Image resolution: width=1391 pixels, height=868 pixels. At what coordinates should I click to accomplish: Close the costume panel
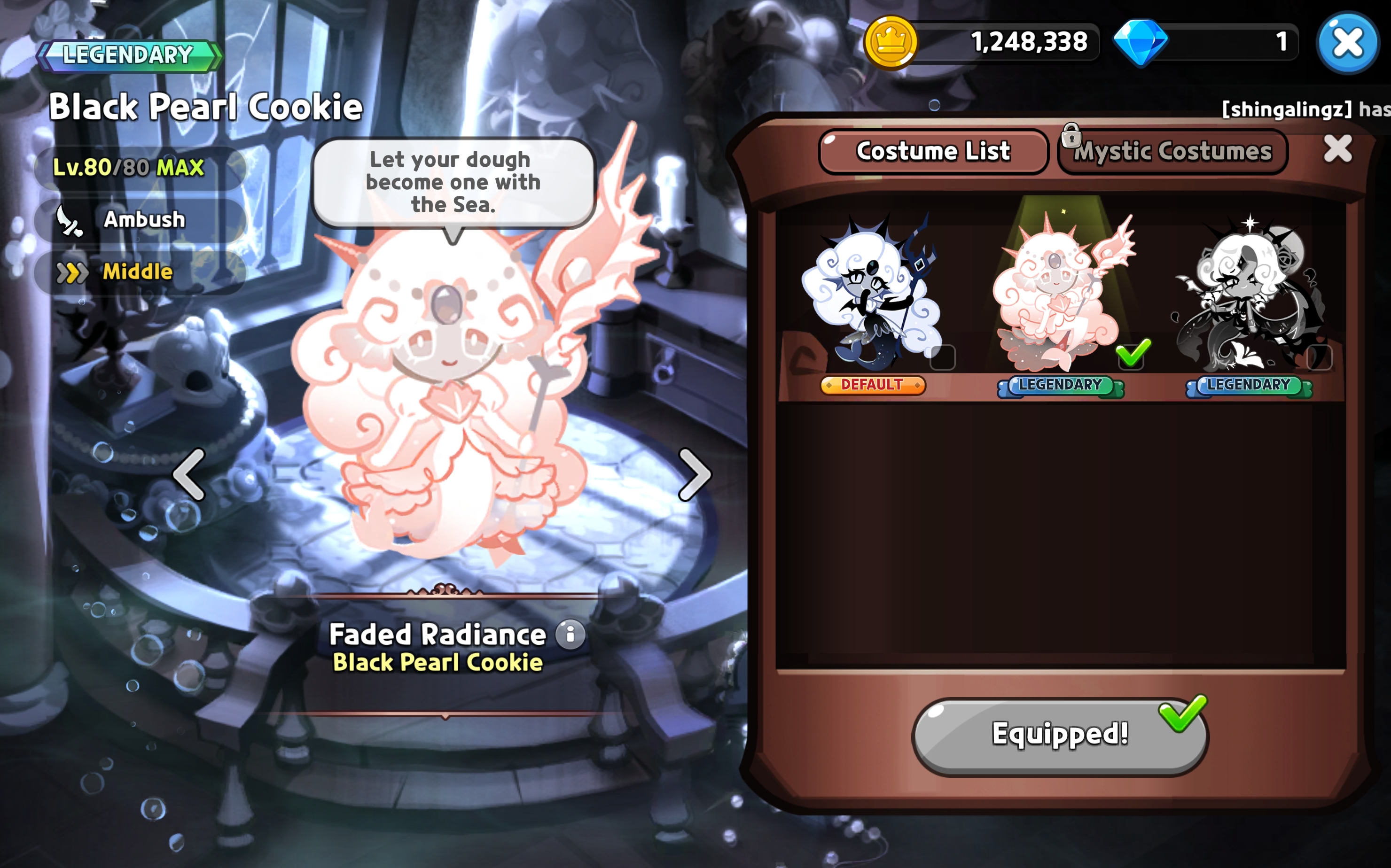pos(1337,150)
